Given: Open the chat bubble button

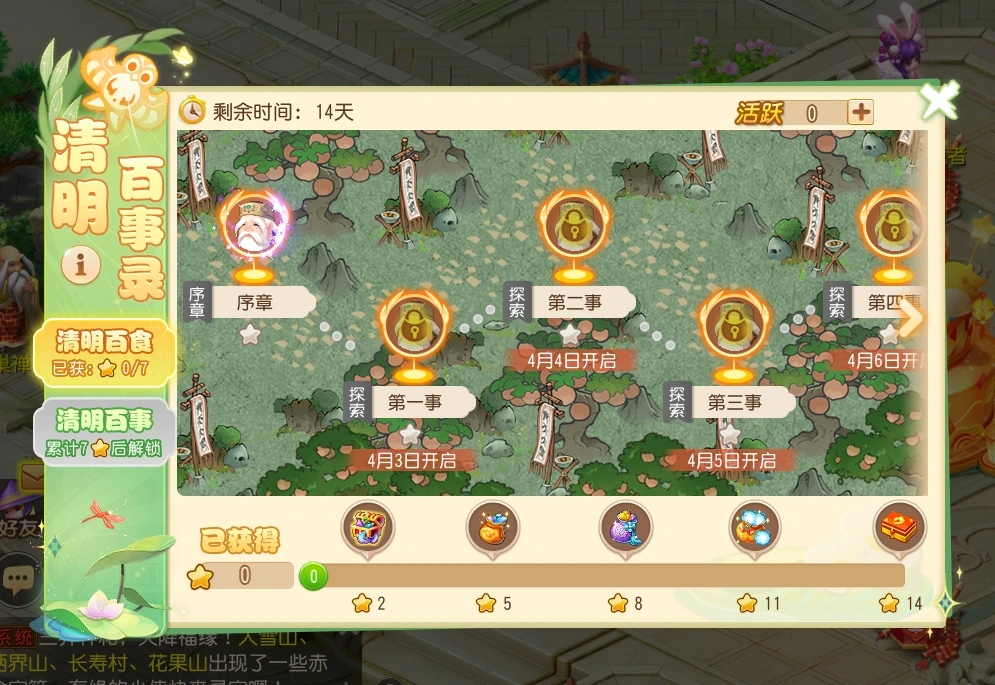Looking at the screenshot, I should click(x=19, y=578).
